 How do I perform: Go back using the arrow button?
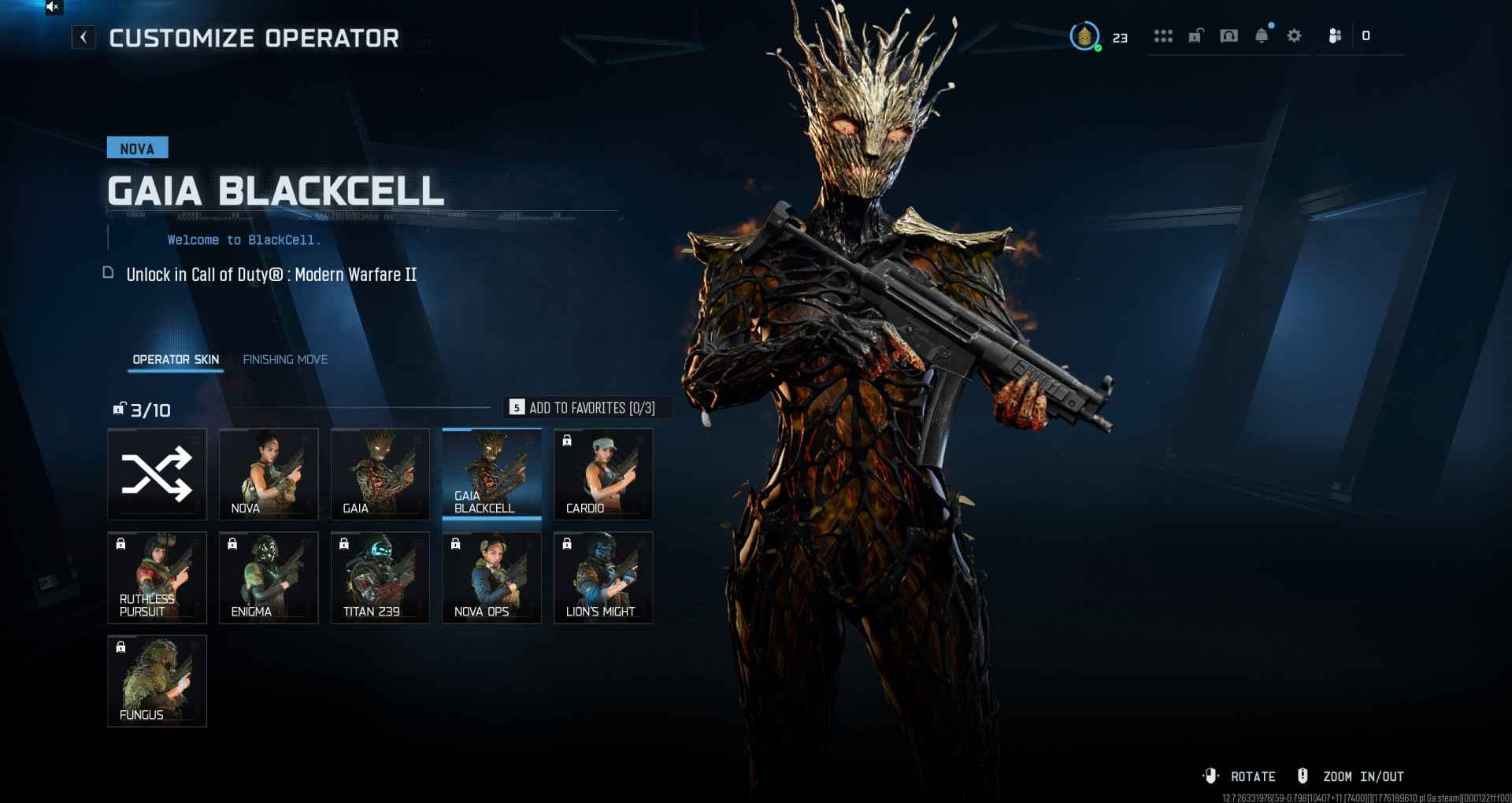click(x=83, y=37)
